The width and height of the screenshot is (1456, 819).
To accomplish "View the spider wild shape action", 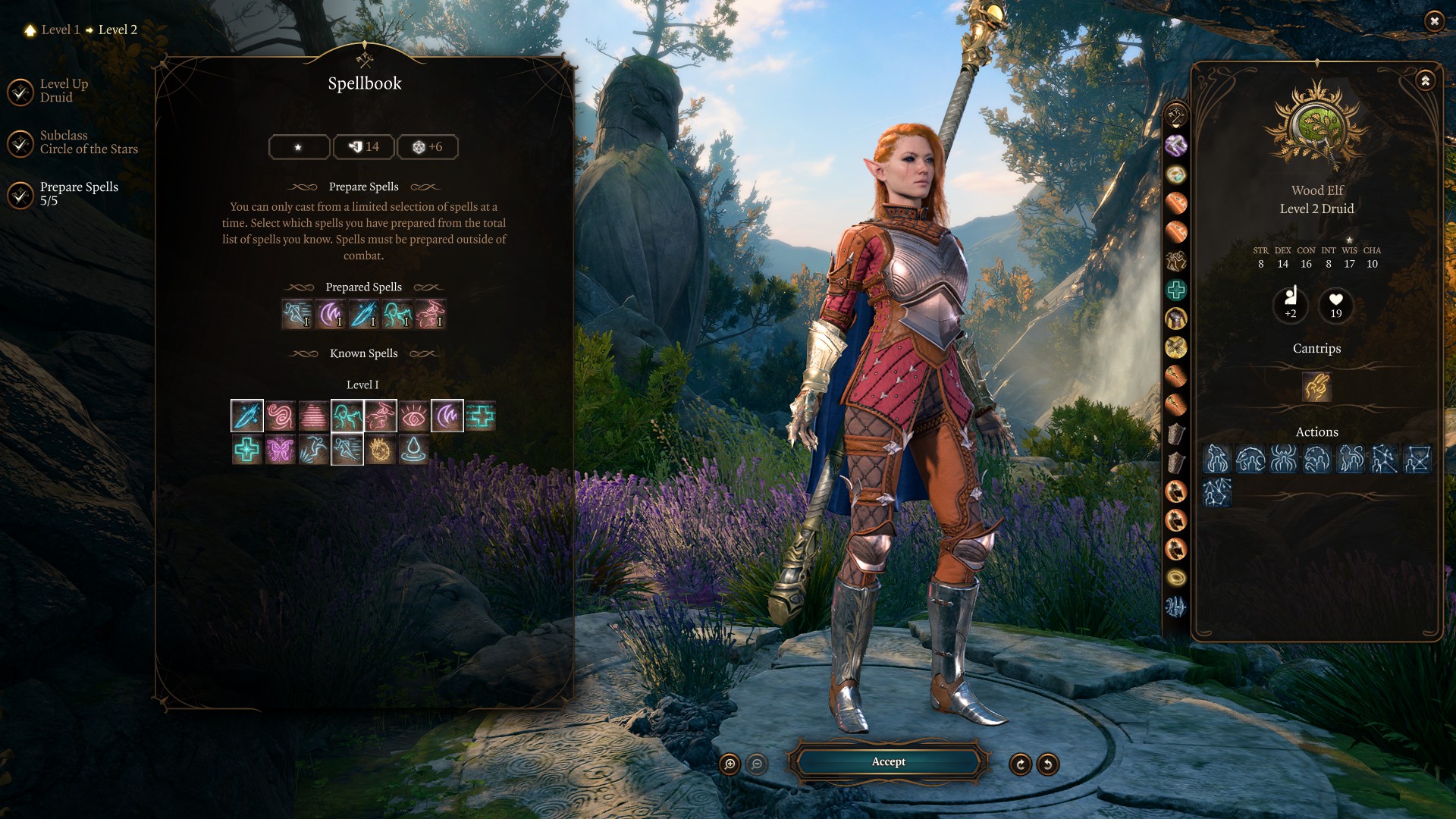I will [x=1283, y=460].
